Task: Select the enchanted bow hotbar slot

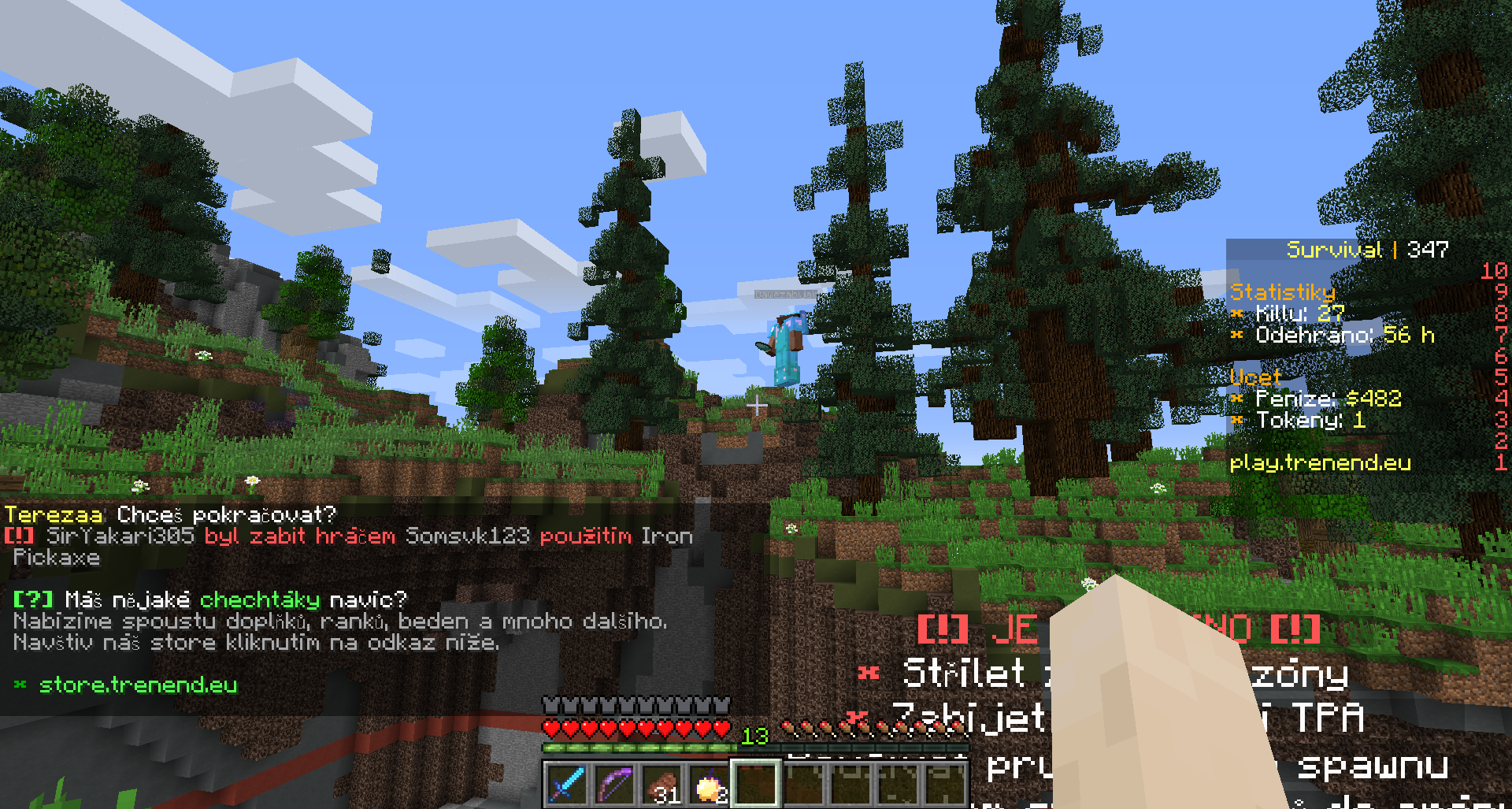Action: (614, 785)
